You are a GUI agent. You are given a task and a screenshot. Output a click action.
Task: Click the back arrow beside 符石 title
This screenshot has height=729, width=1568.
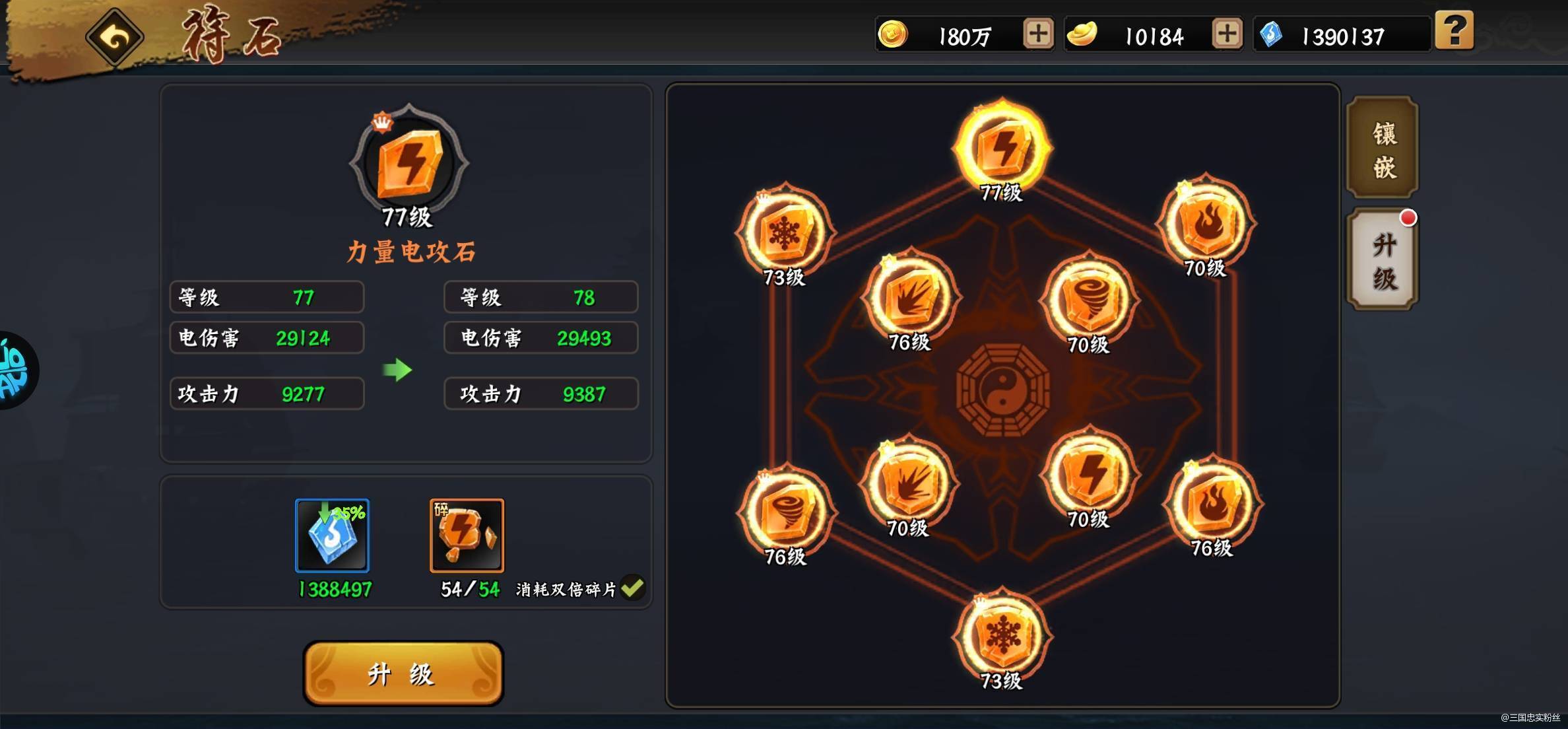(114, 38)
